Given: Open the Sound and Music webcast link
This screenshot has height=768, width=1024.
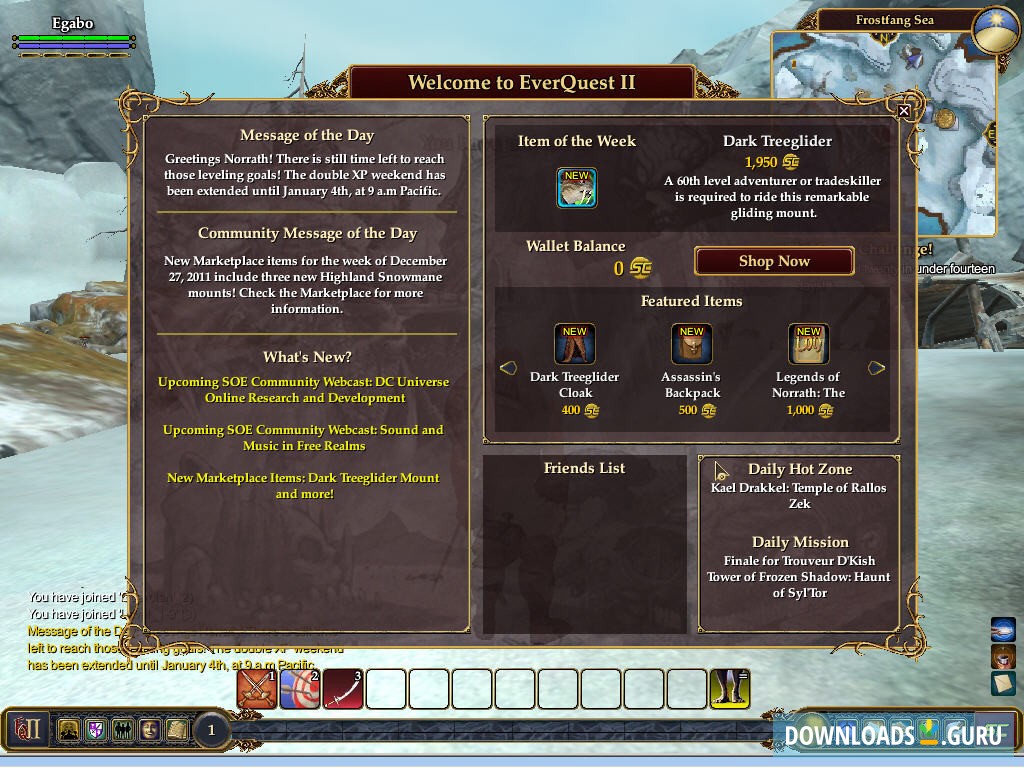Looking at the screenshot, I should tap(303, 438).
